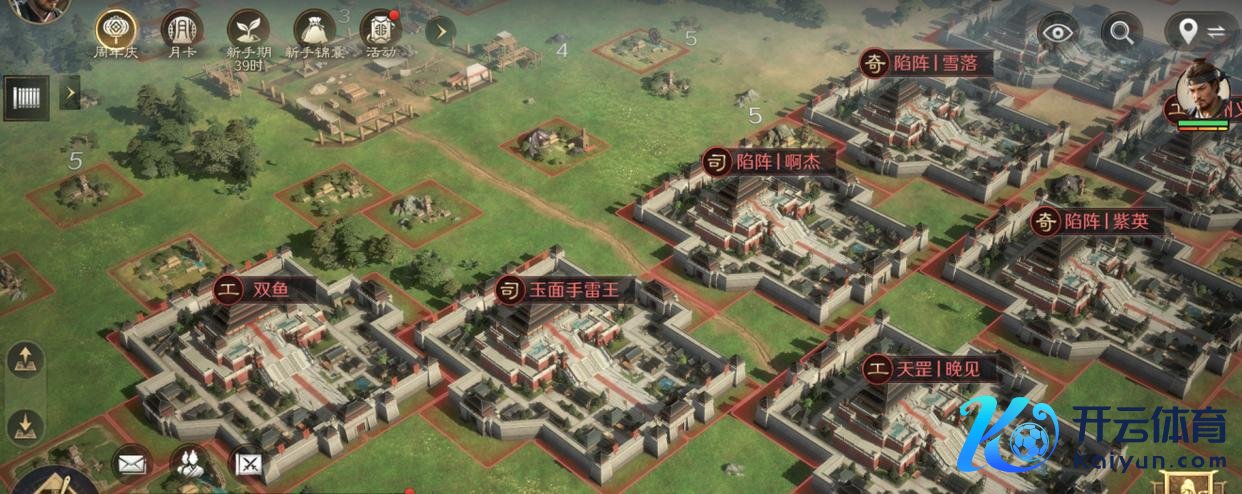Click the player avatar portrait
The width and height of the screenshot is (1242, 494).
click(x=40, y=8)
